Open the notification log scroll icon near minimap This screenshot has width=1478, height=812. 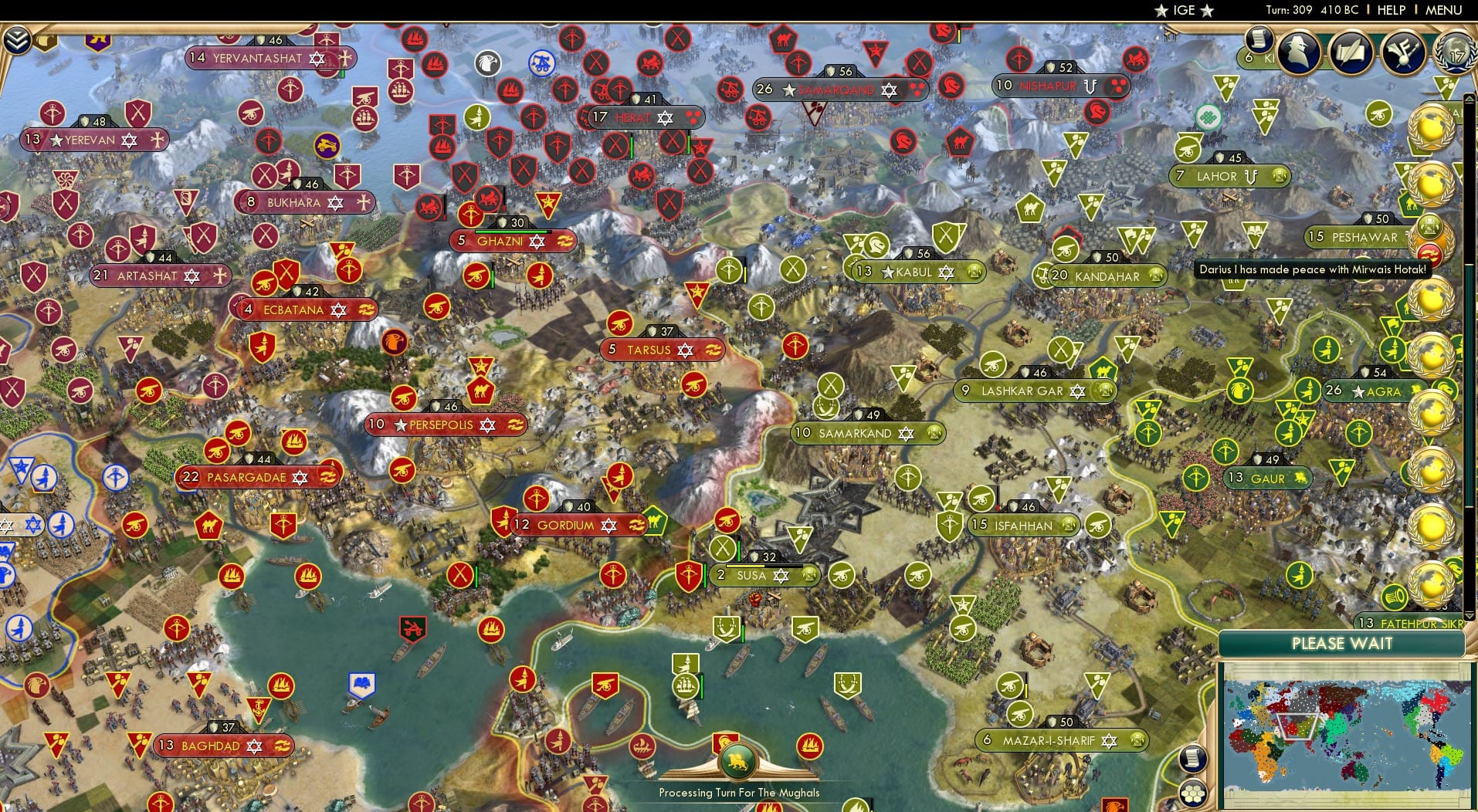(x=1192, y=759)
